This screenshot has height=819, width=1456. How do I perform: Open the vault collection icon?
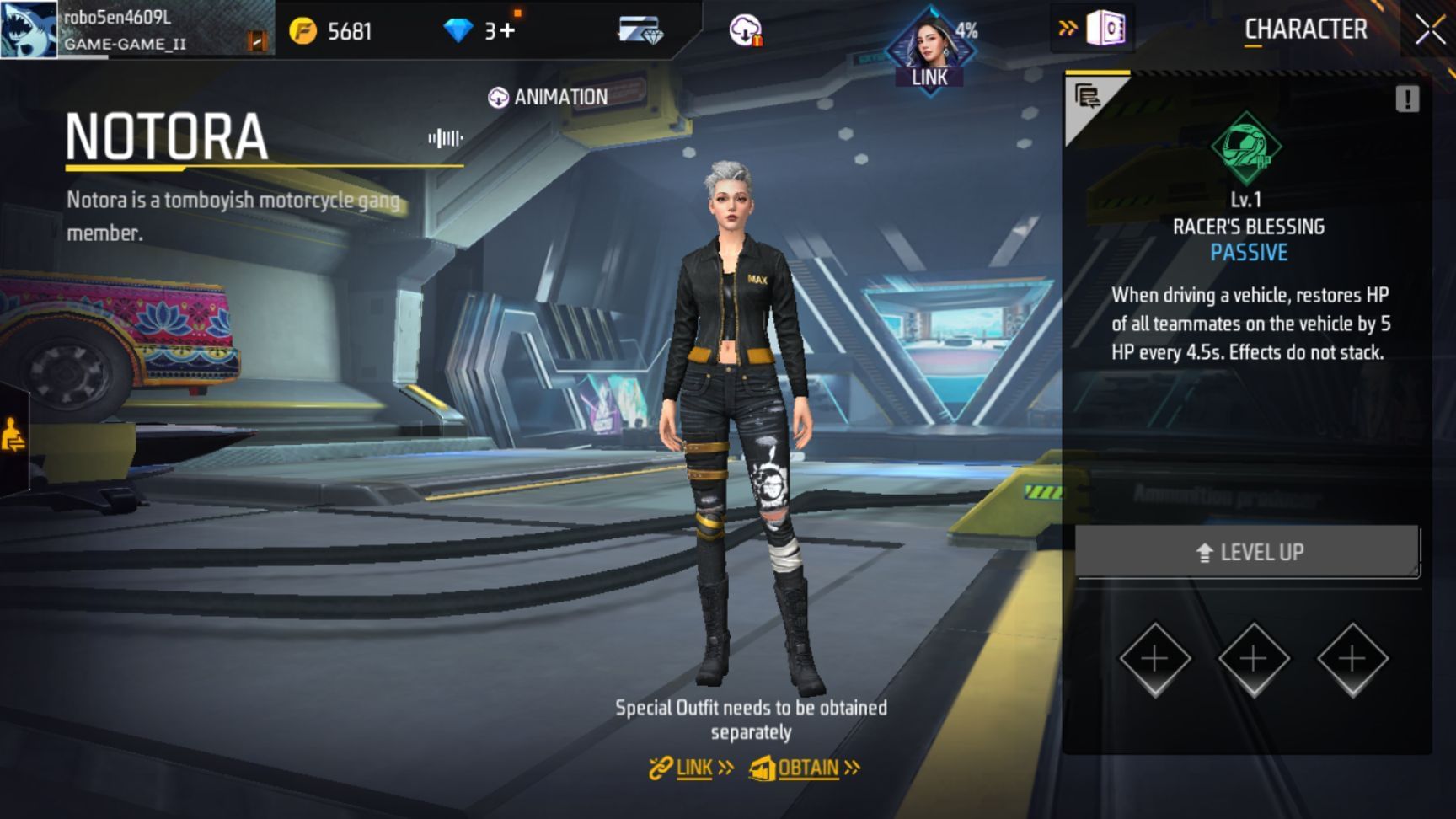[x=1105, y=29]
